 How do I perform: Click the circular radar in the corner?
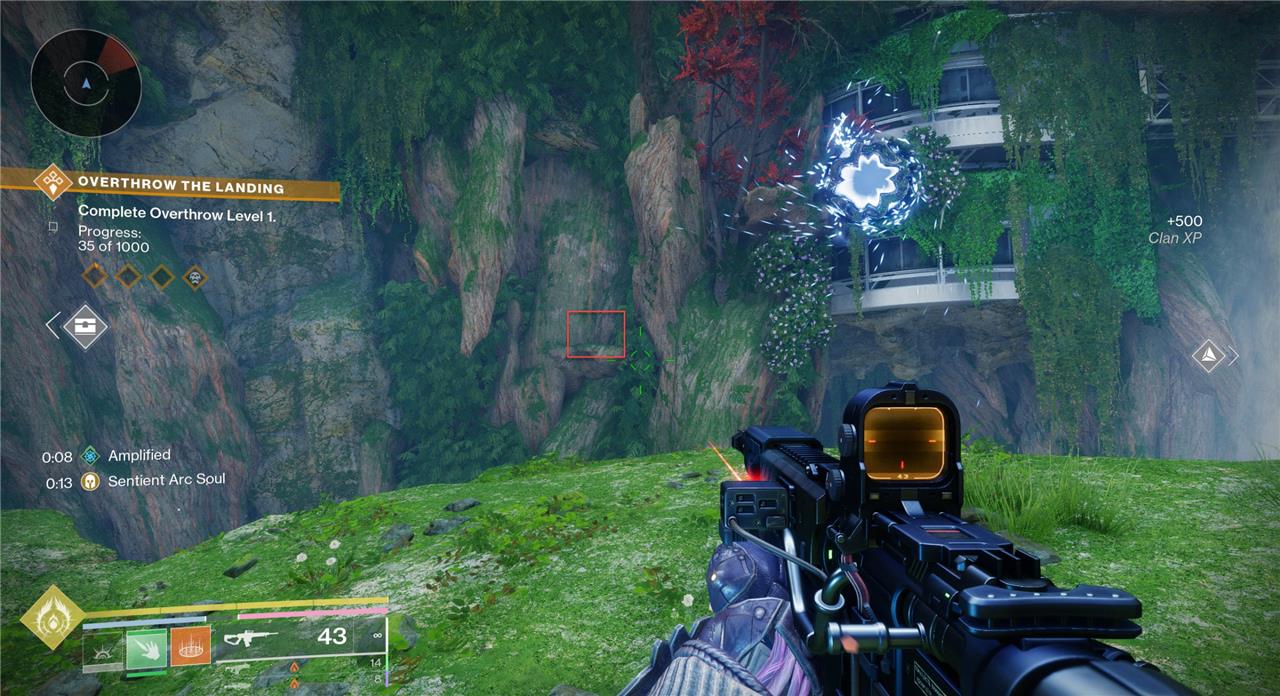[x=84, y=81]
